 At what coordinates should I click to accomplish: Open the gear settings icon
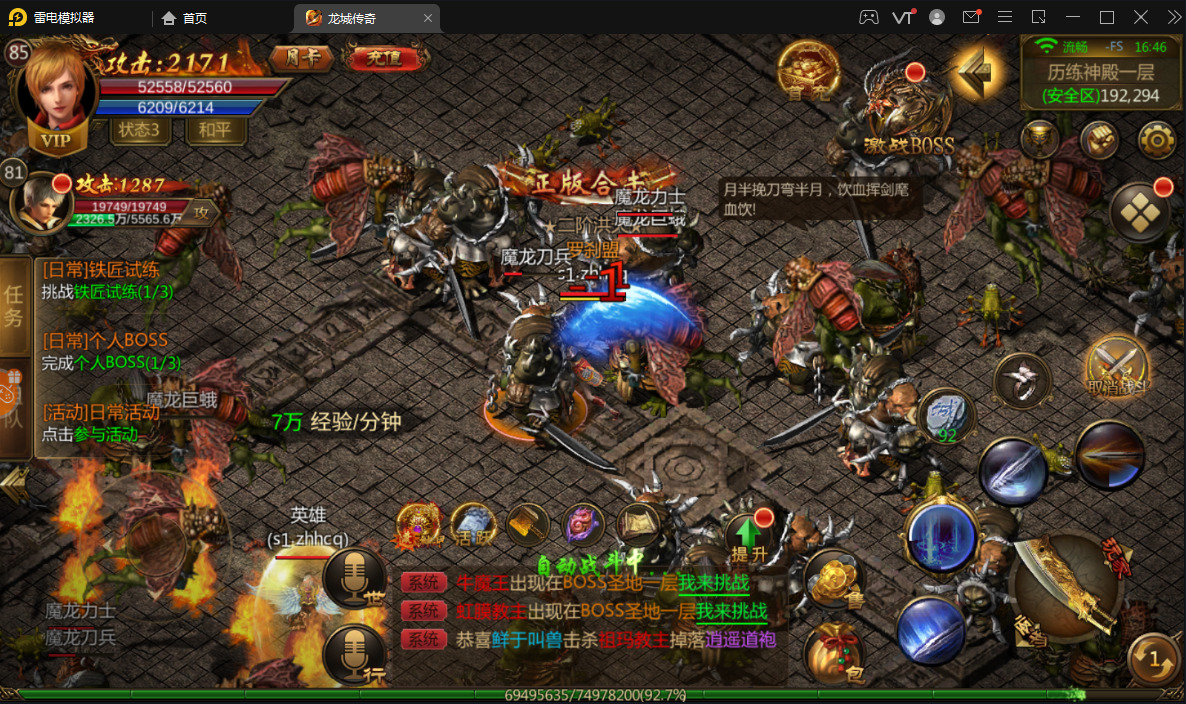click(1157, 140)
